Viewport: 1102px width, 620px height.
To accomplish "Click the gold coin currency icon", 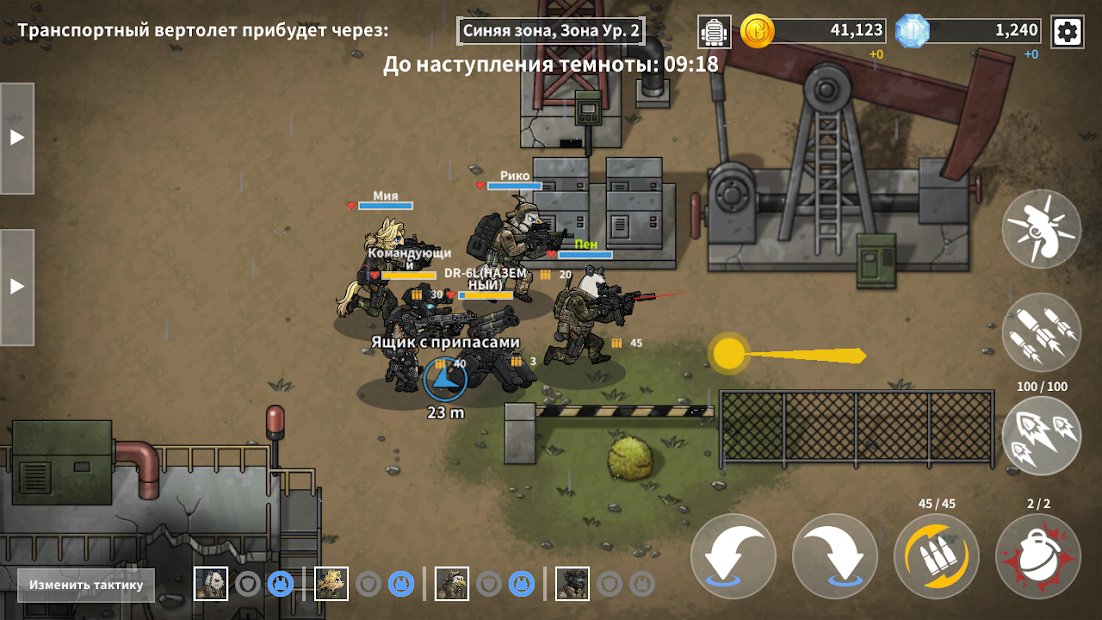I will click(x=757, y=31).
